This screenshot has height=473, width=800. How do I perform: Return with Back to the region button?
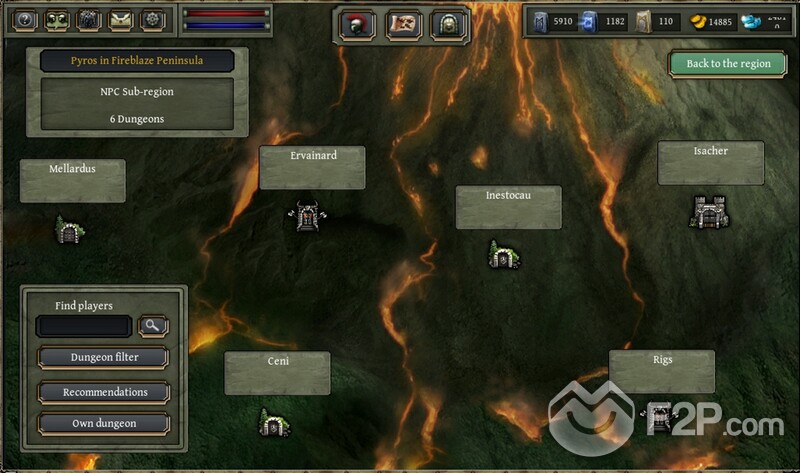click(x=728, y=63)
